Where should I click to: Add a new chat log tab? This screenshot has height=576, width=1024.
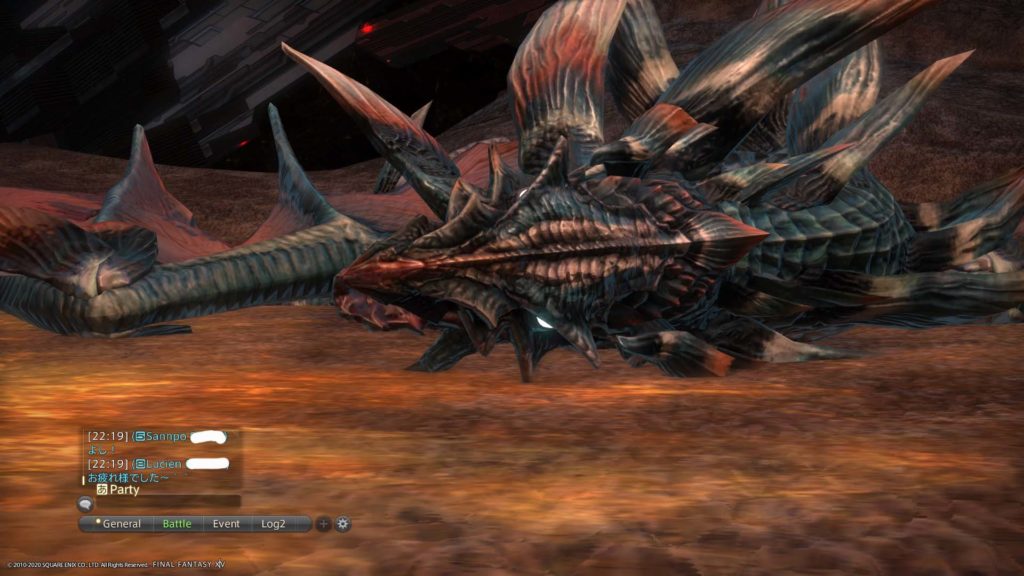tap(323, 524)
